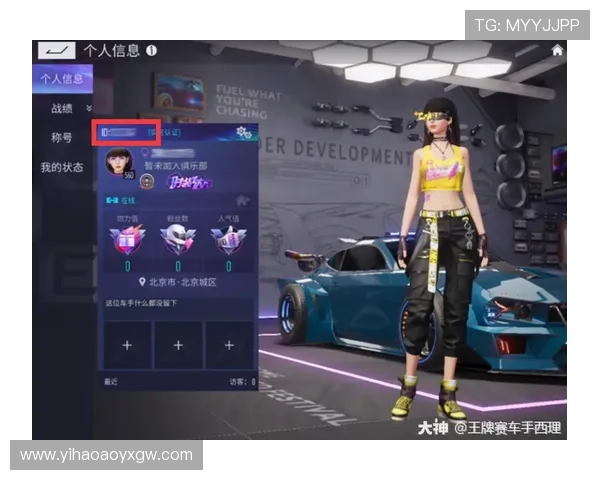Open the profile card gear settings

(x=241, y=132)
